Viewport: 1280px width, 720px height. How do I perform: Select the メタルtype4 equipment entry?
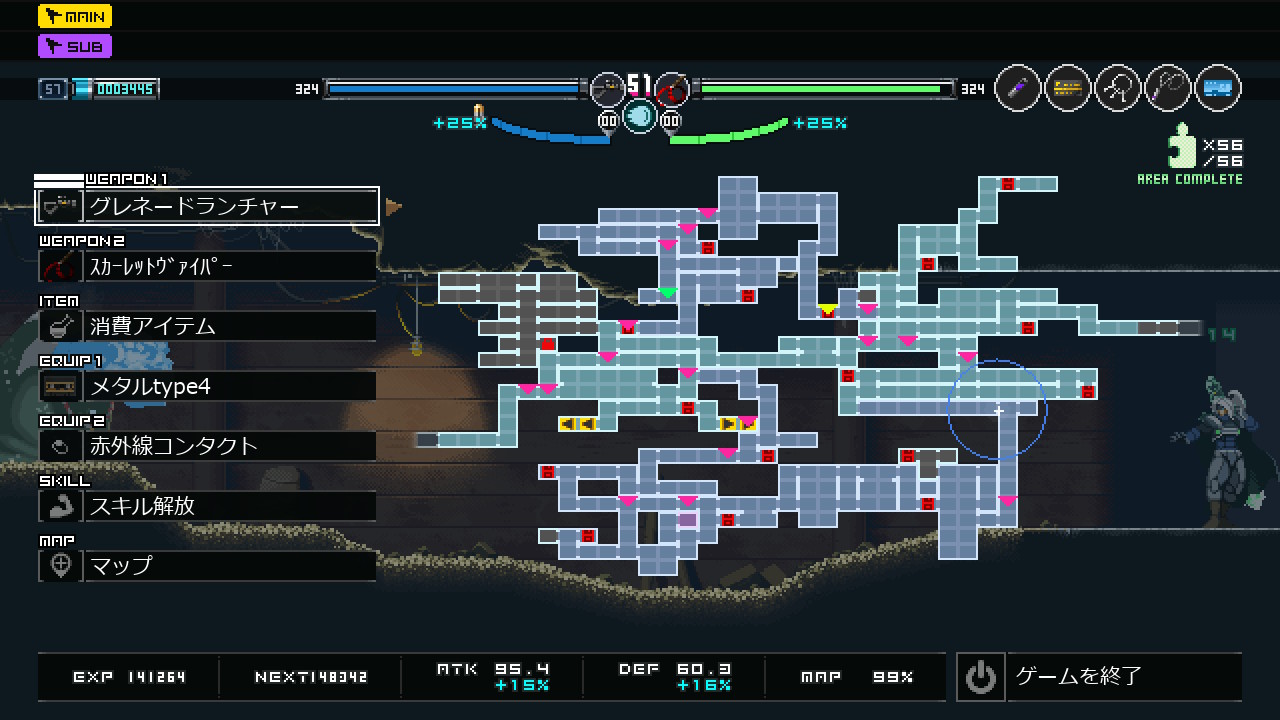pos(207,386)
